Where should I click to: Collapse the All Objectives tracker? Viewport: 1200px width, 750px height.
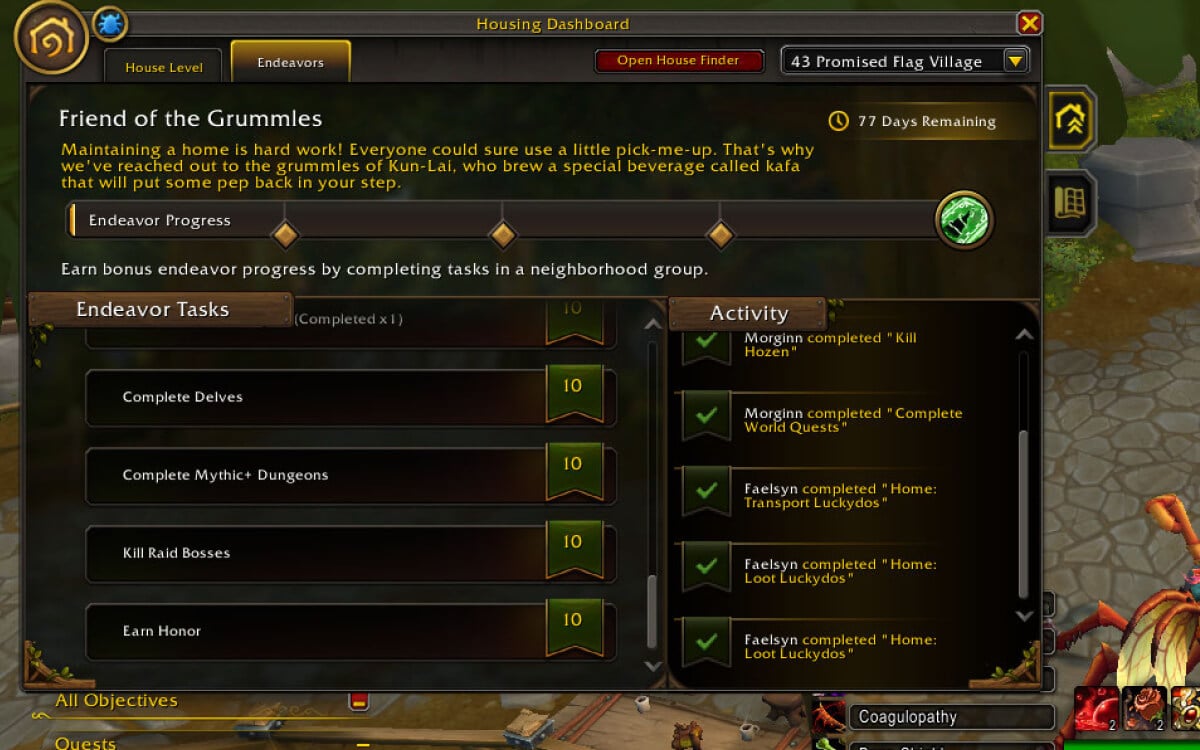(x=358, y=701)
